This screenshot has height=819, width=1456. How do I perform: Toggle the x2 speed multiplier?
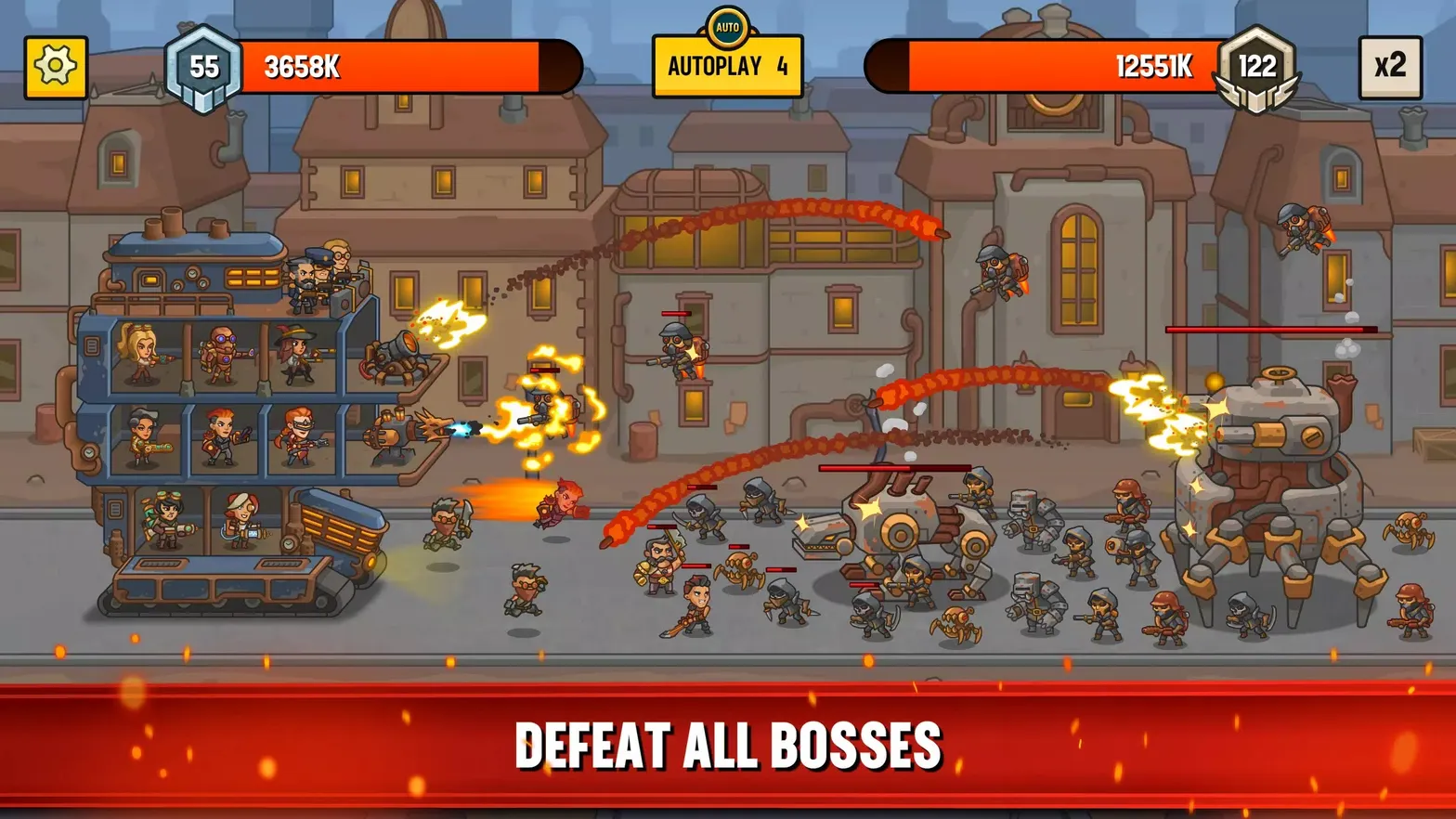pos(1390,65)
